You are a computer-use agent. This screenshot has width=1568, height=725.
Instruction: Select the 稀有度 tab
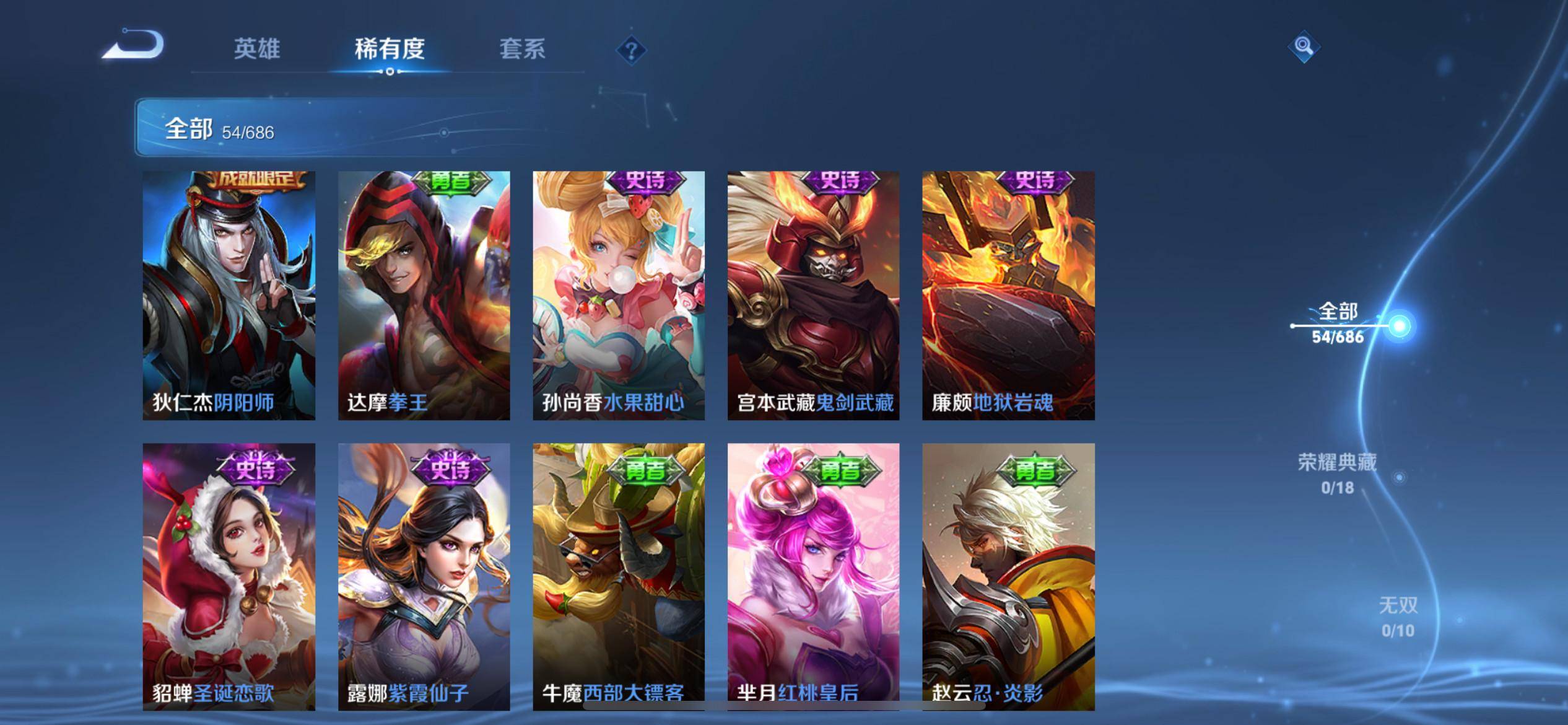(x=390, y=49)
